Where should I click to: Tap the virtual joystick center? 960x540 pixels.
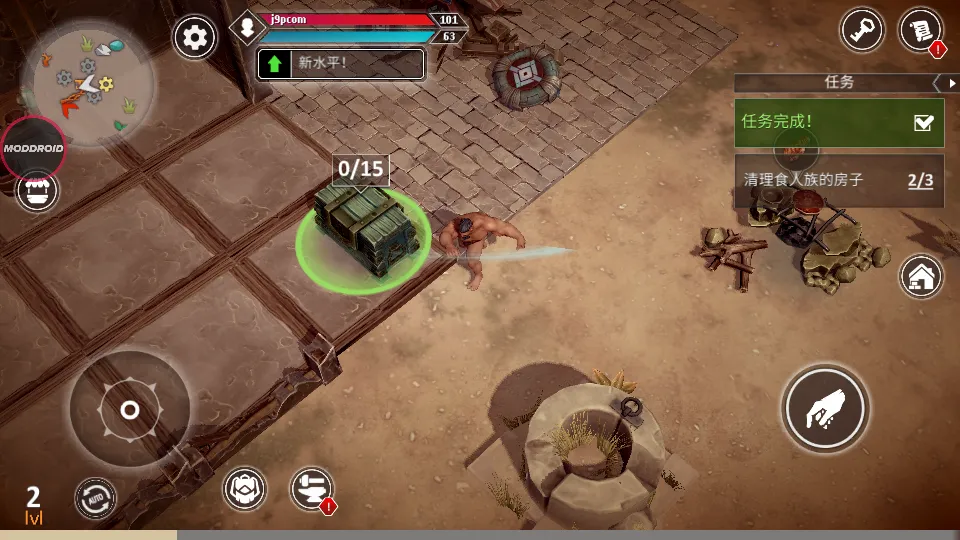pyautogui.click(x=129, y=410)
